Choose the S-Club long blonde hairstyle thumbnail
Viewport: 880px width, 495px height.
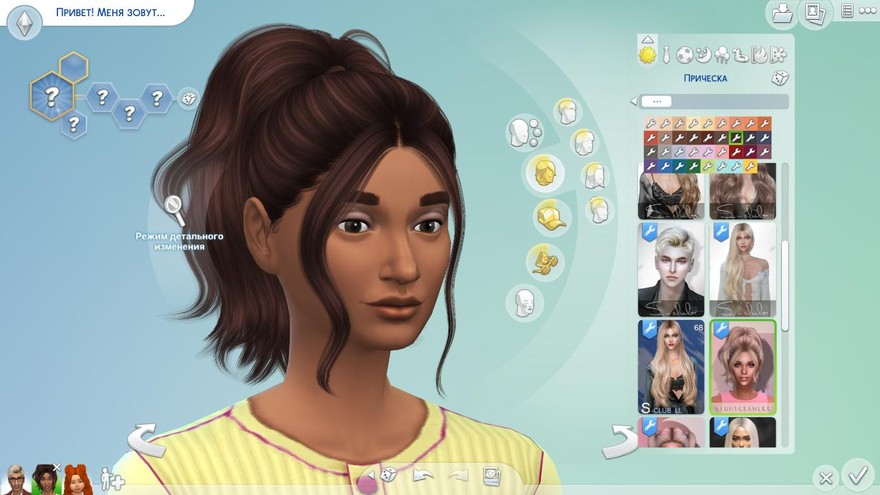pyautogui.click(x=671, y=366)
